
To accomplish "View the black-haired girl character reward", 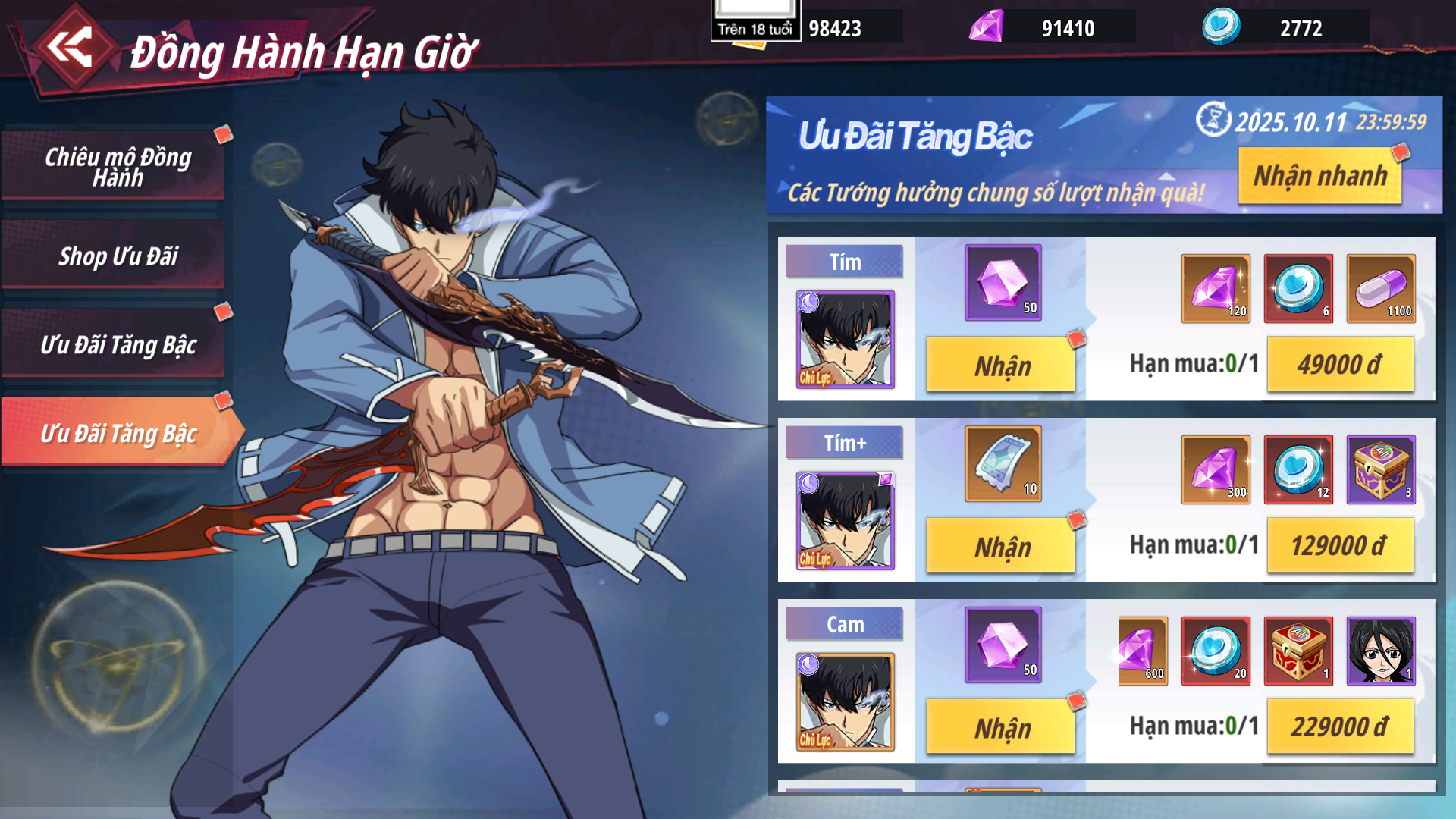I will [x=1381, y=651].
